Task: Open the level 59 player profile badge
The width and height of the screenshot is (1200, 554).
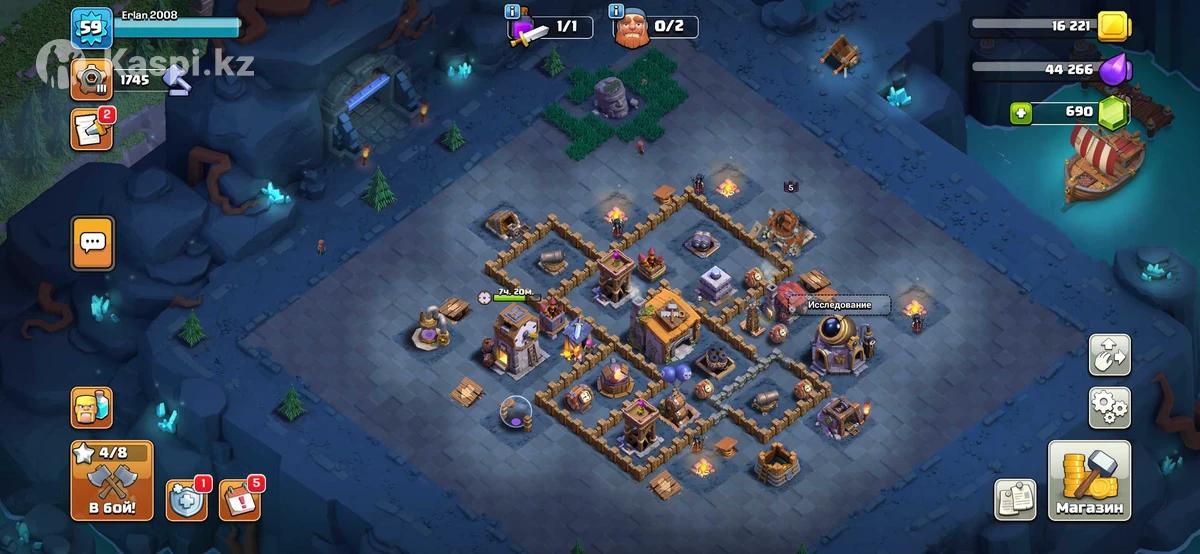Action: (x=90, y=28)
